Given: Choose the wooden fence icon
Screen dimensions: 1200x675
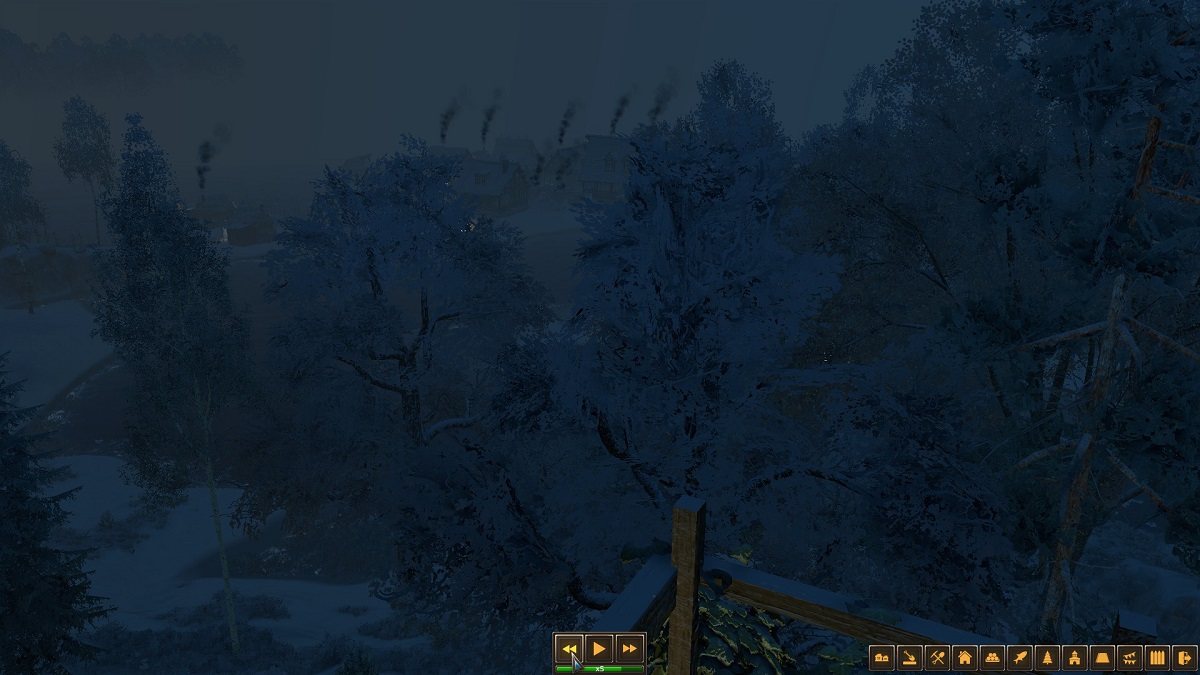Looking at the screenshot, I should pos(1158,657).
